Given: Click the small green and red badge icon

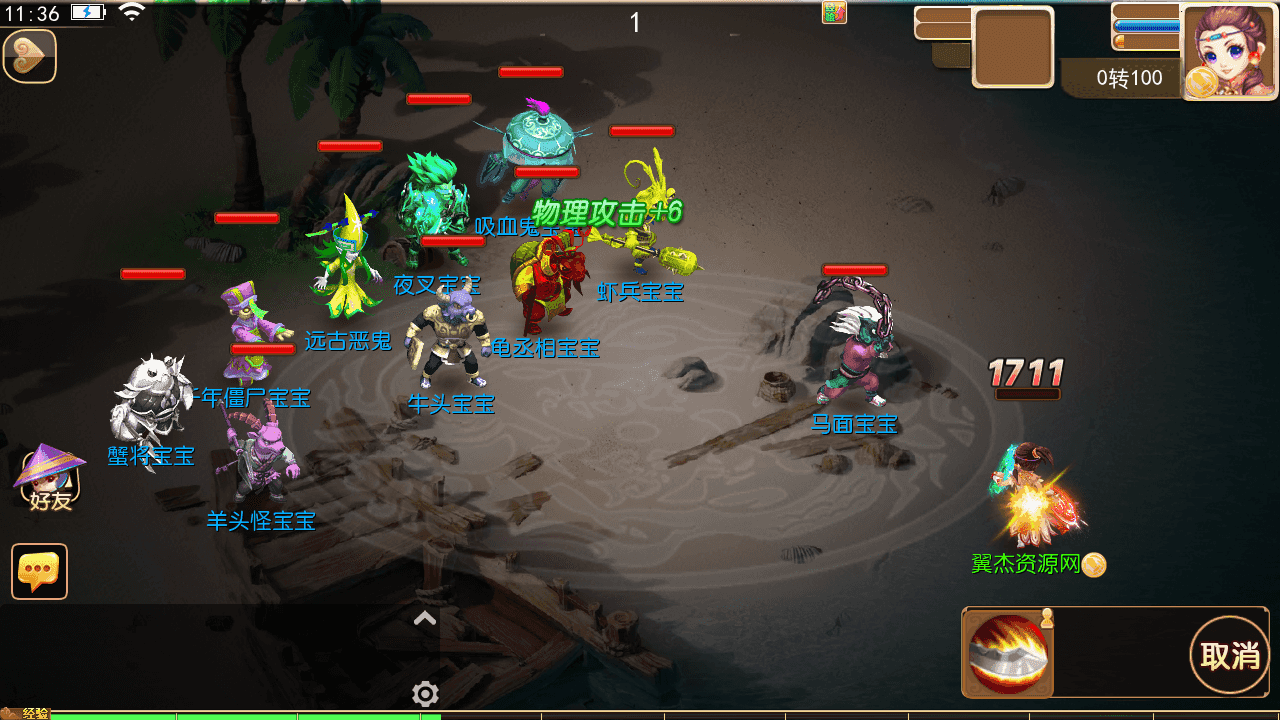Looking at the screenshot, I should click(834, 12).
